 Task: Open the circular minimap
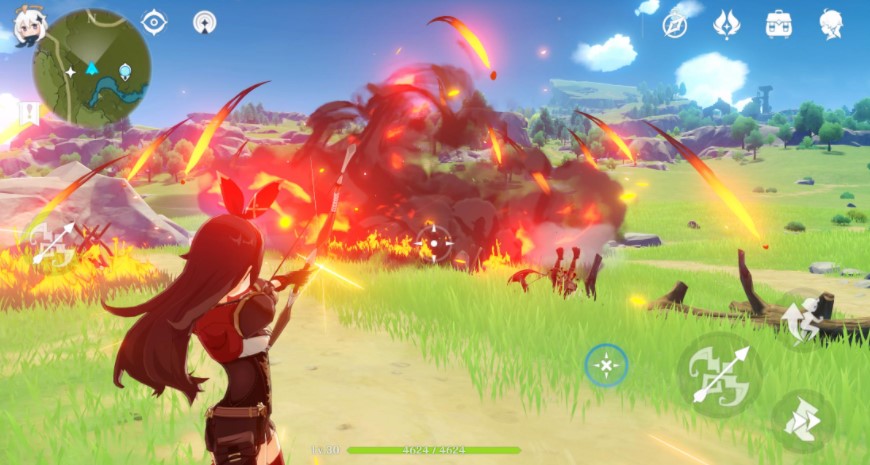pyautogui.click(x=92, y=68)
